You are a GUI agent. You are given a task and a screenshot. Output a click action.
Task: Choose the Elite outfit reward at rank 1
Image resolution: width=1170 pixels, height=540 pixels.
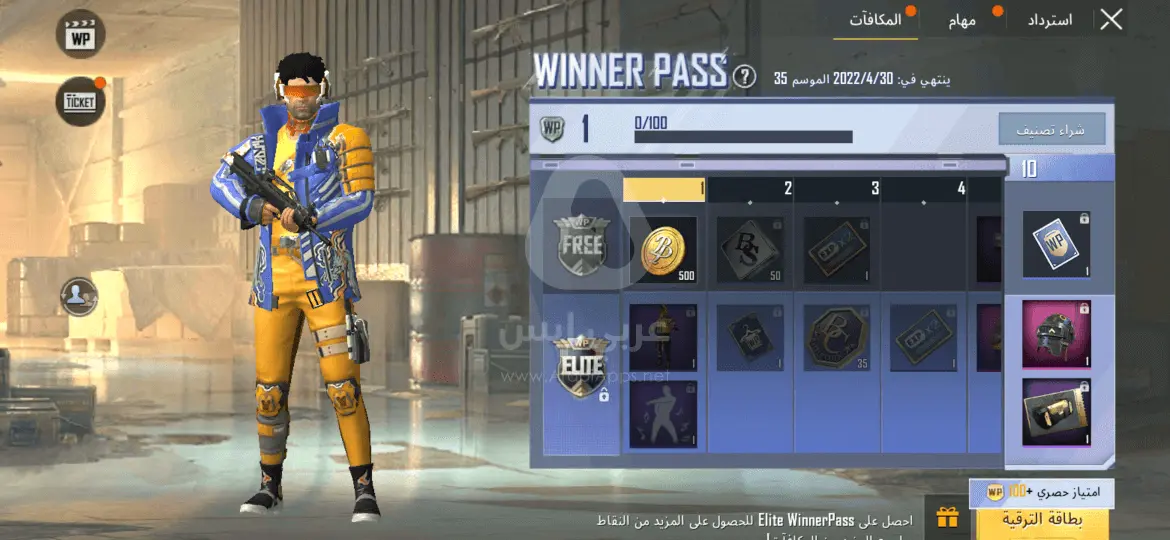663,337
